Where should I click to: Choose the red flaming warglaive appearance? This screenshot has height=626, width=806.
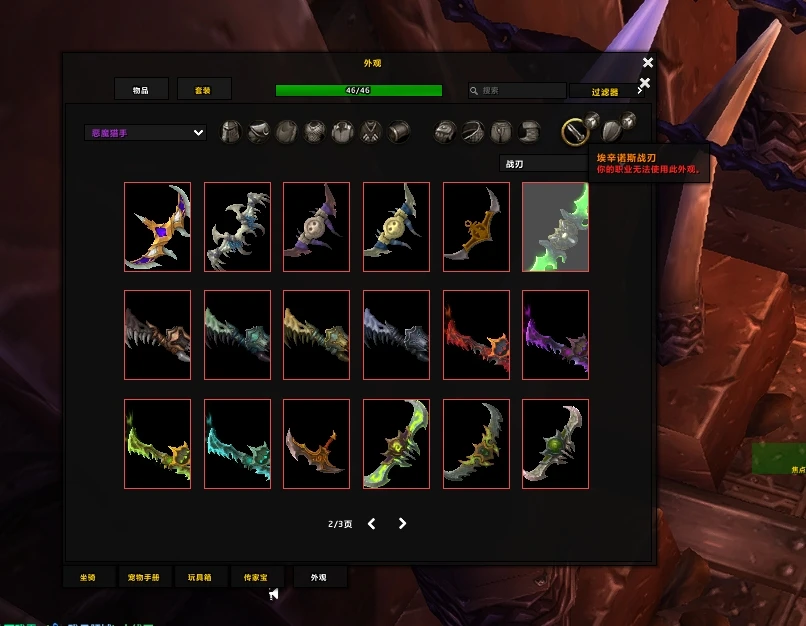[476, 335]
